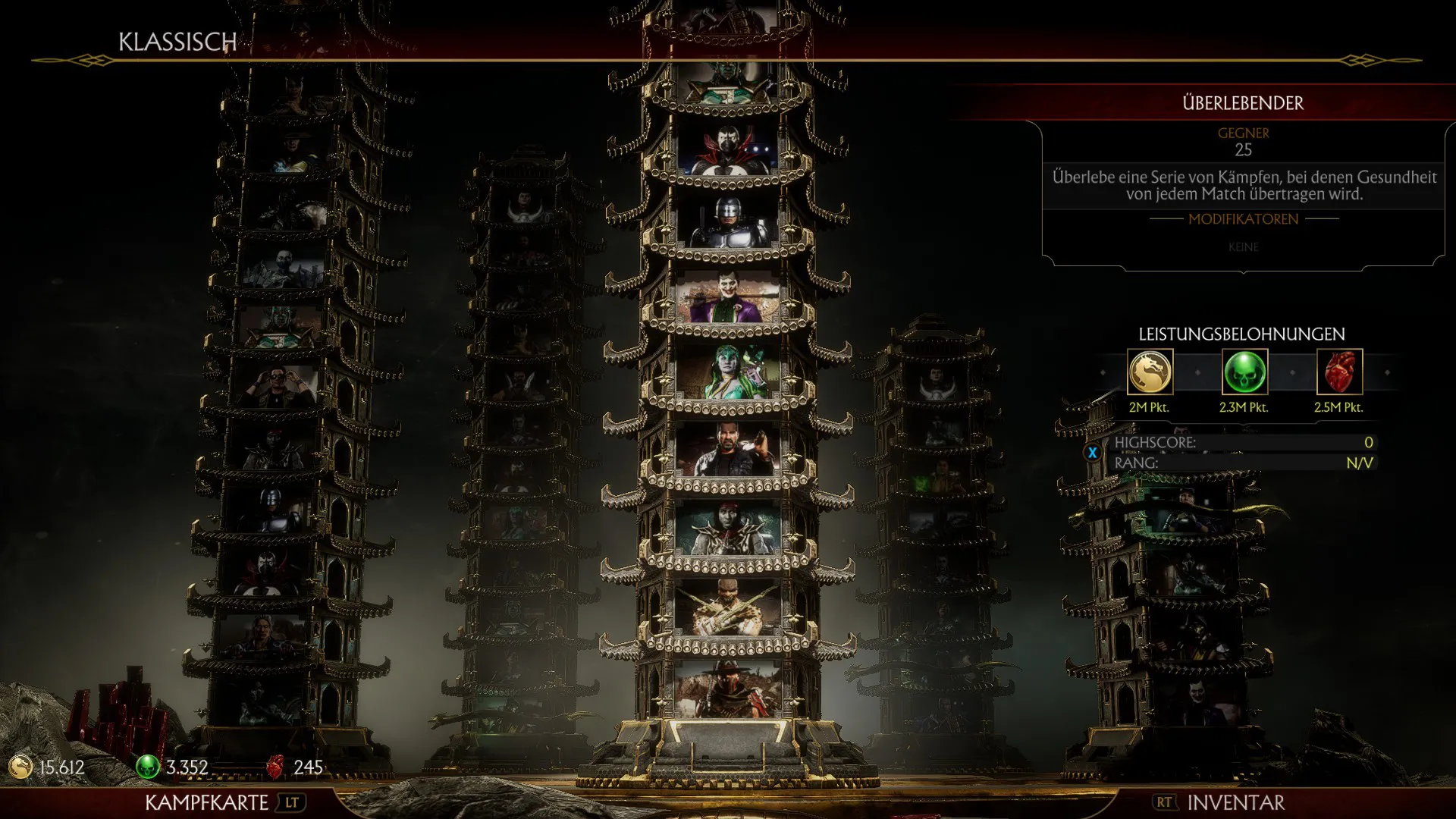Select the green-haired fighter portrait
Viewport: 1456px width, 819px height.
(728, 373)
